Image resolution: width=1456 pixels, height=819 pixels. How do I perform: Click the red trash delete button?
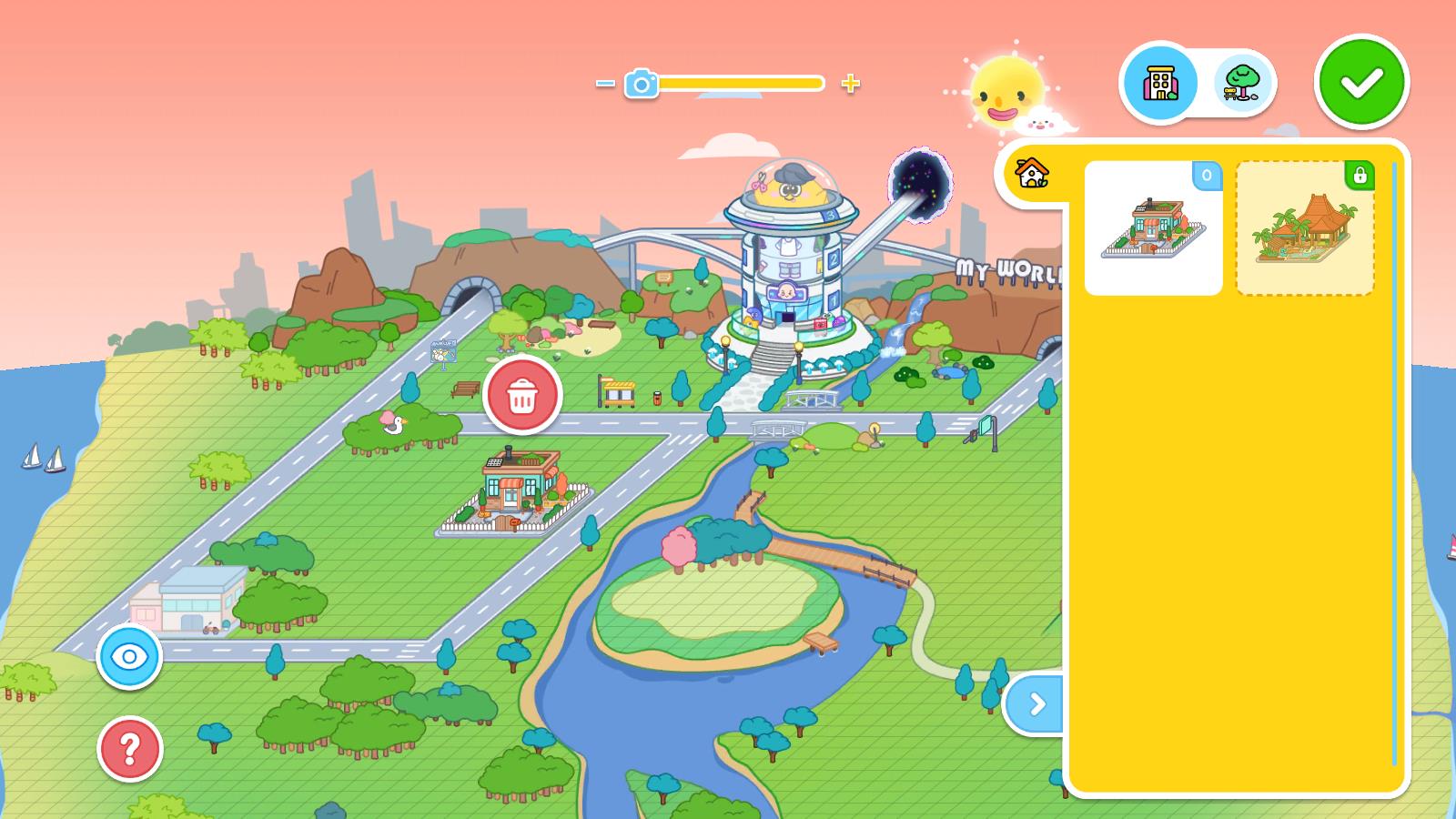[522, 396]
